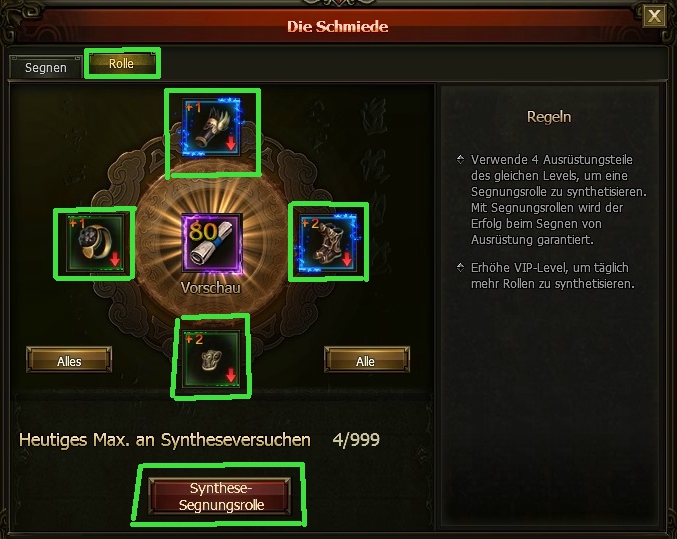The height and width of the screenshot is (539, 677).
Task: Choose the +1 ring equipment slot
Action: pyautogui.click(x=94, y=244)
